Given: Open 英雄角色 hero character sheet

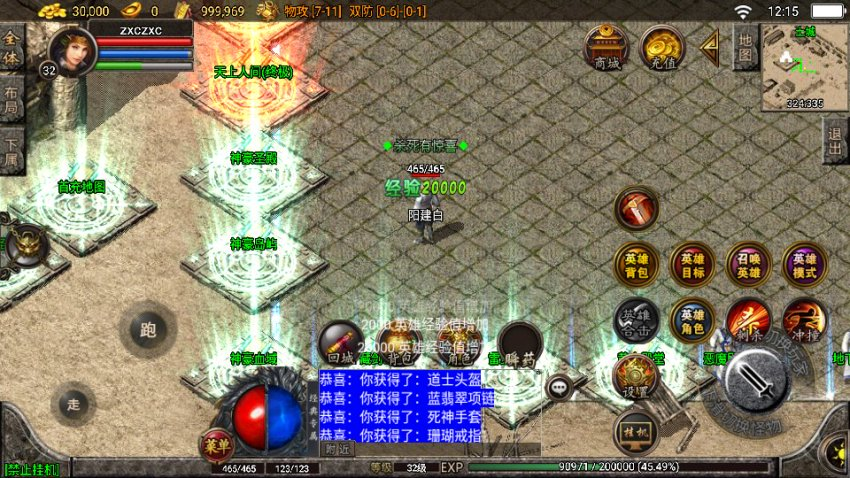Looking at the screenshot, I should tap(692, 320).
